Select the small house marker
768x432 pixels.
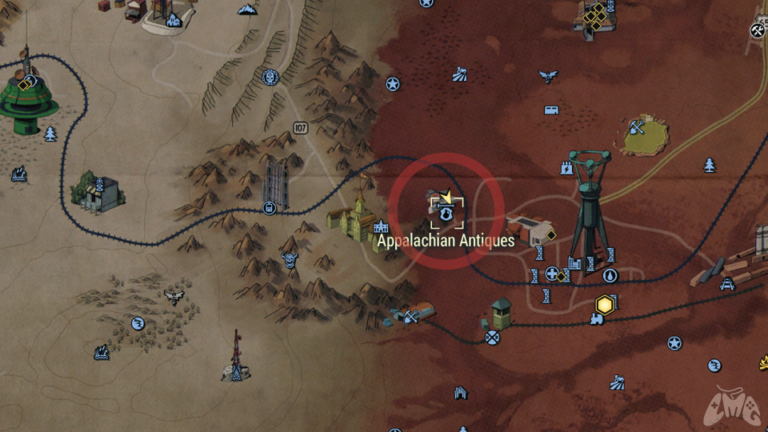pyautogui.click(x=461, y=393)
